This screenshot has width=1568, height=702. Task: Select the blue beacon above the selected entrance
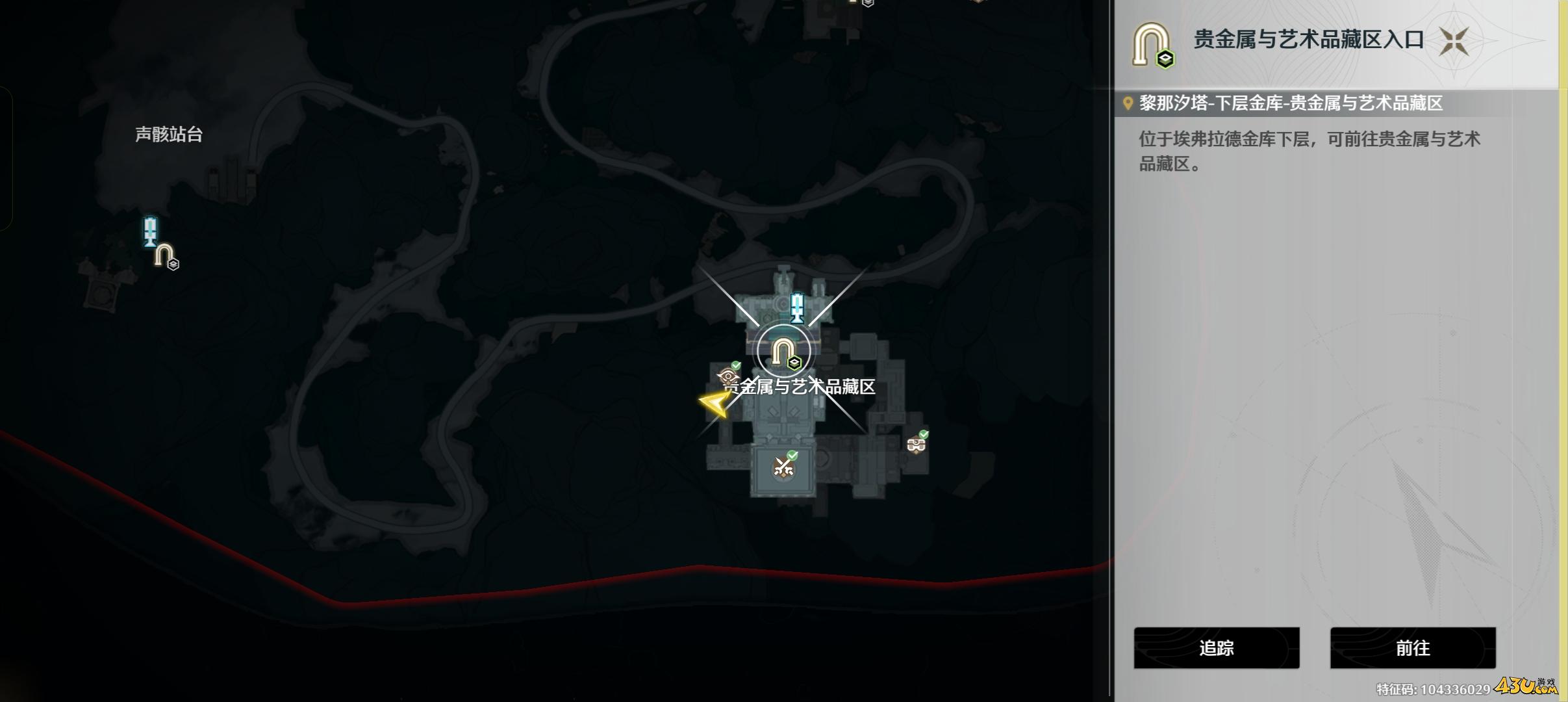797,307
